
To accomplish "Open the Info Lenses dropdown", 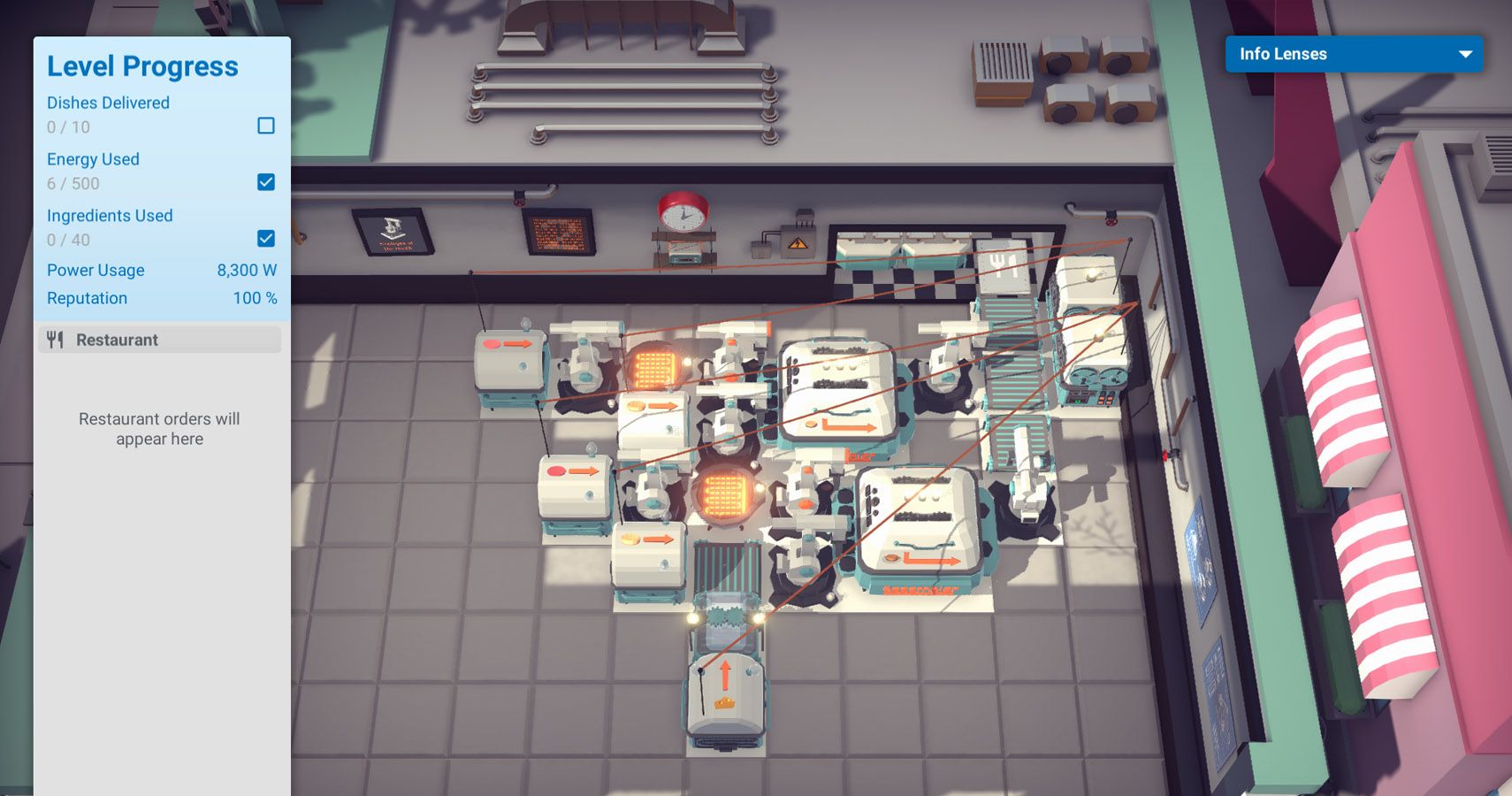I will tap(1354, 54).
